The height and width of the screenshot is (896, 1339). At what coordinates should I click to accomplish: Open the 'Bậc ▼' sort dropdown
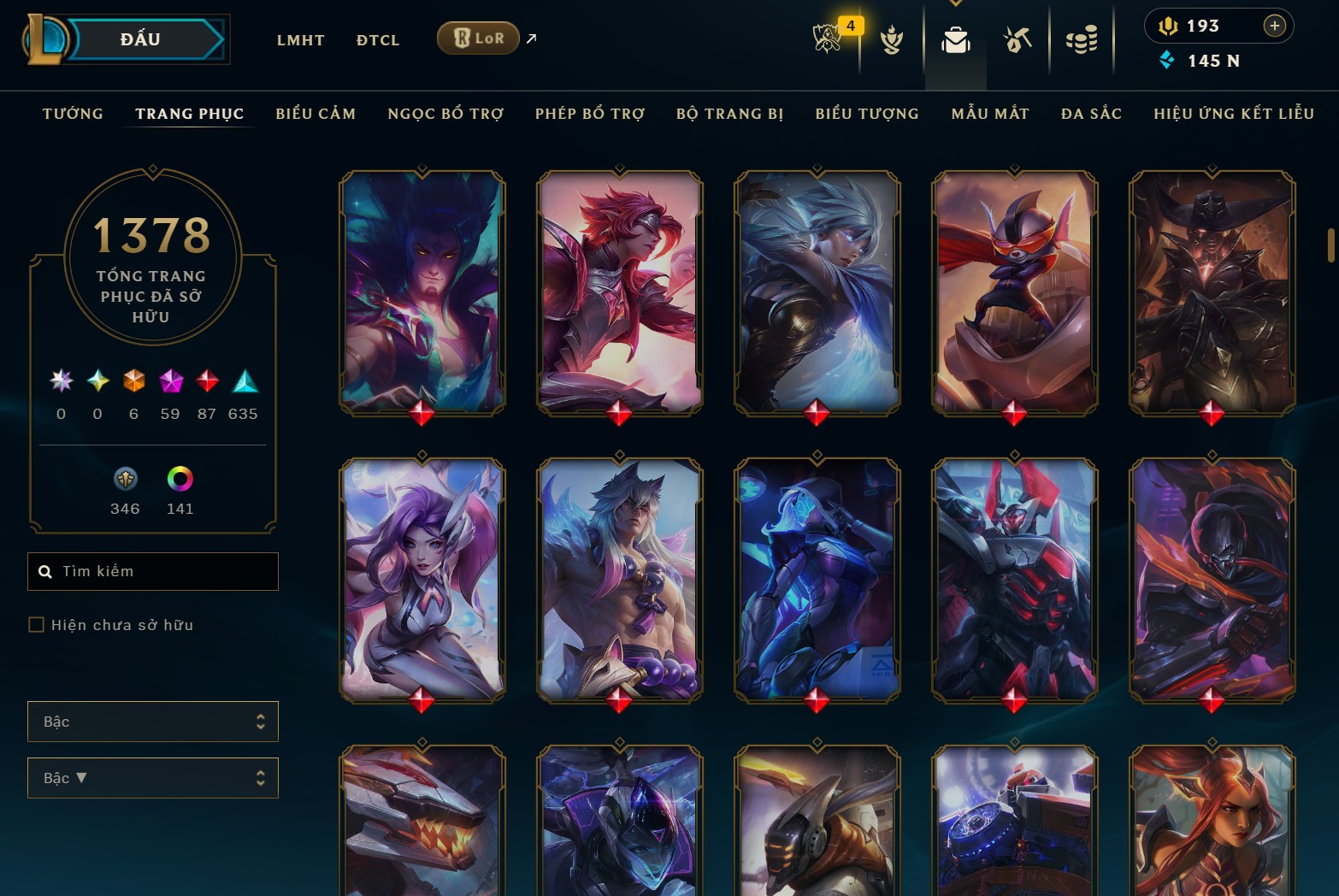(152, 778)
